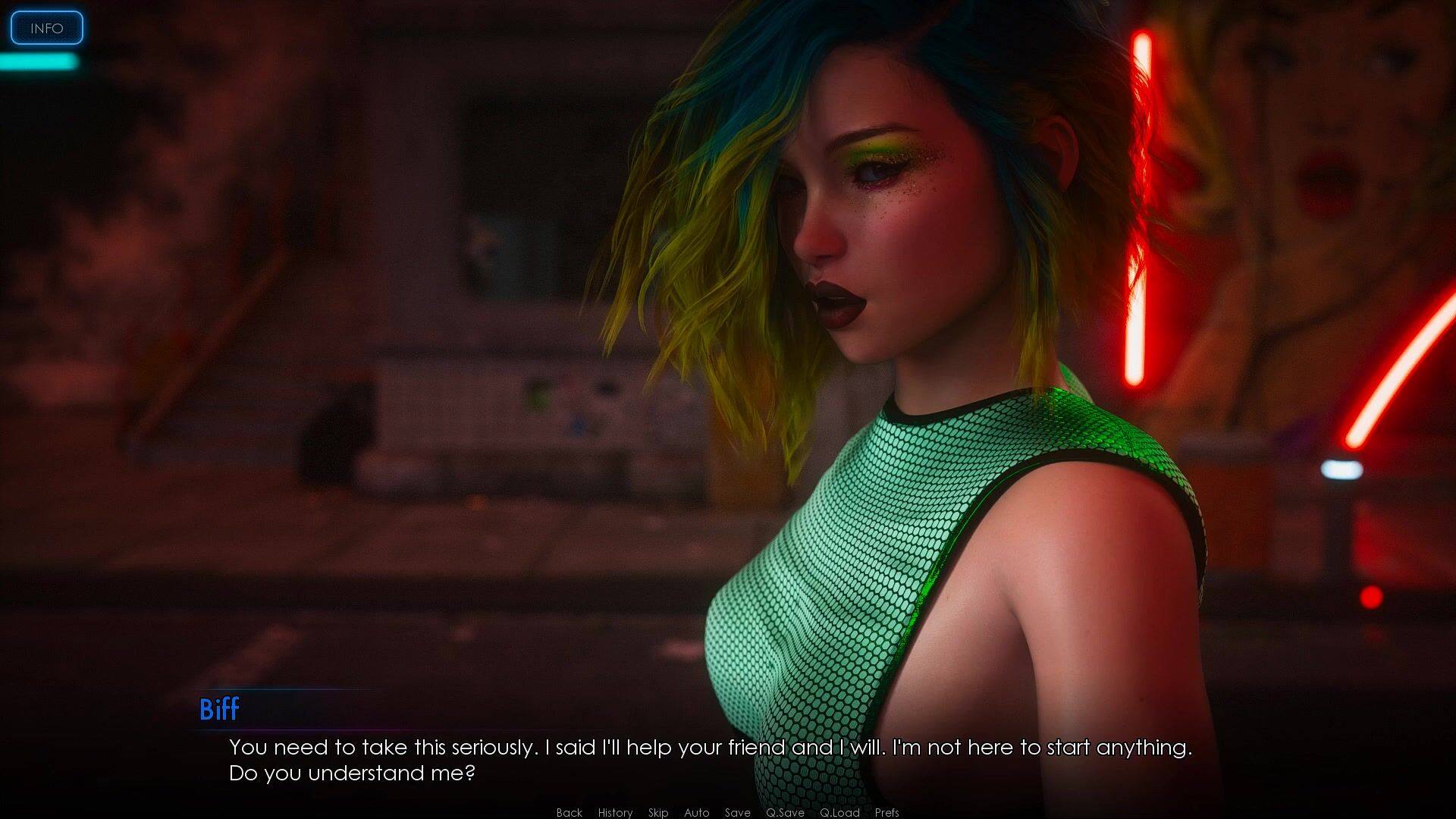Quick save with Q.Save

785,812
